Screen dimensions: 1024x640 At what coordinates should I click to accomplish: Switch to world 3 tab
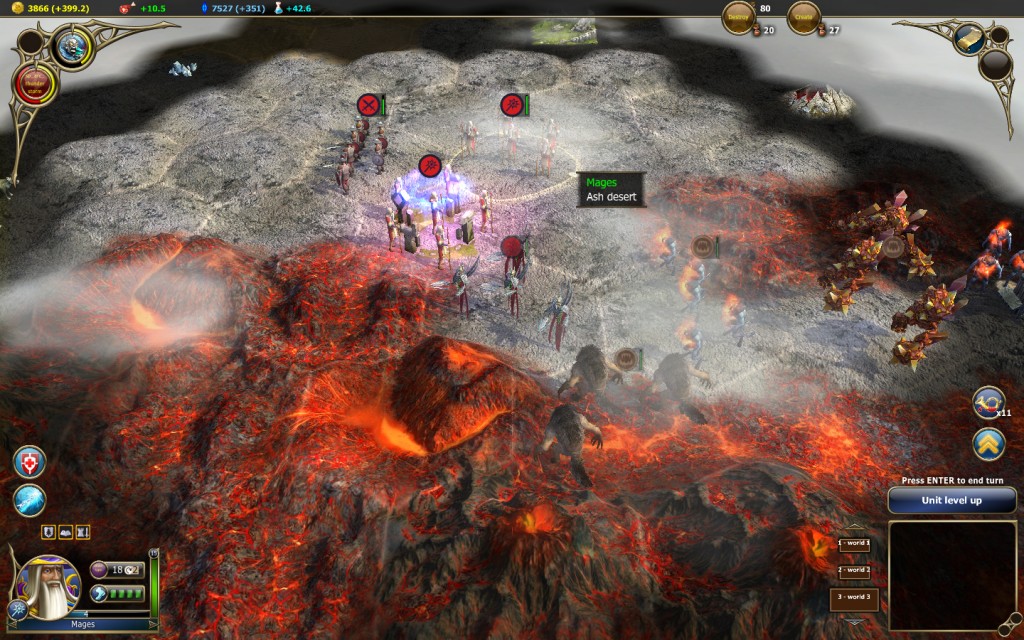tap(853, 598)
